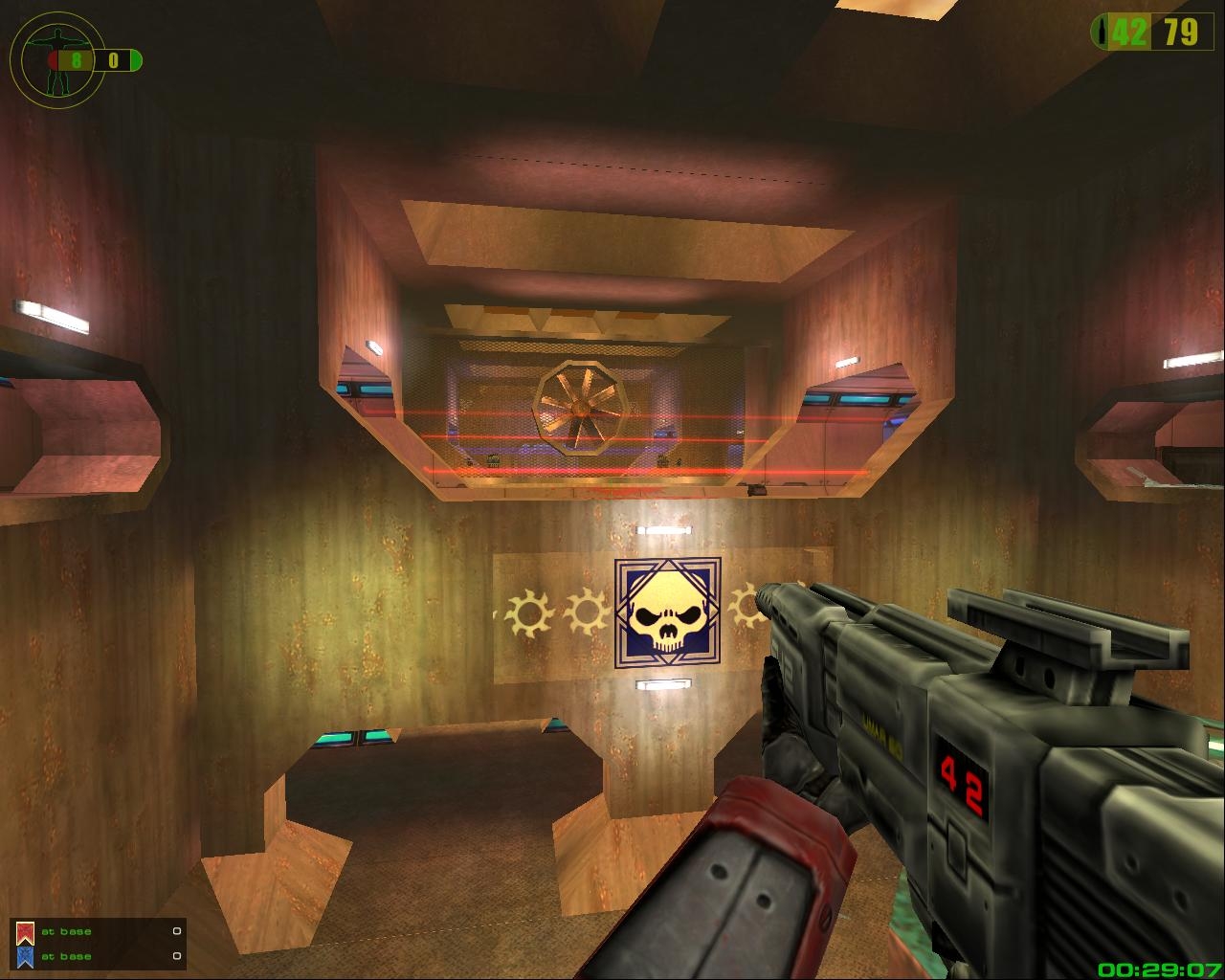Click the bullet icon beside ammo
The height and width of the screenshot is (980, 1225).
tap(1107, 33)
